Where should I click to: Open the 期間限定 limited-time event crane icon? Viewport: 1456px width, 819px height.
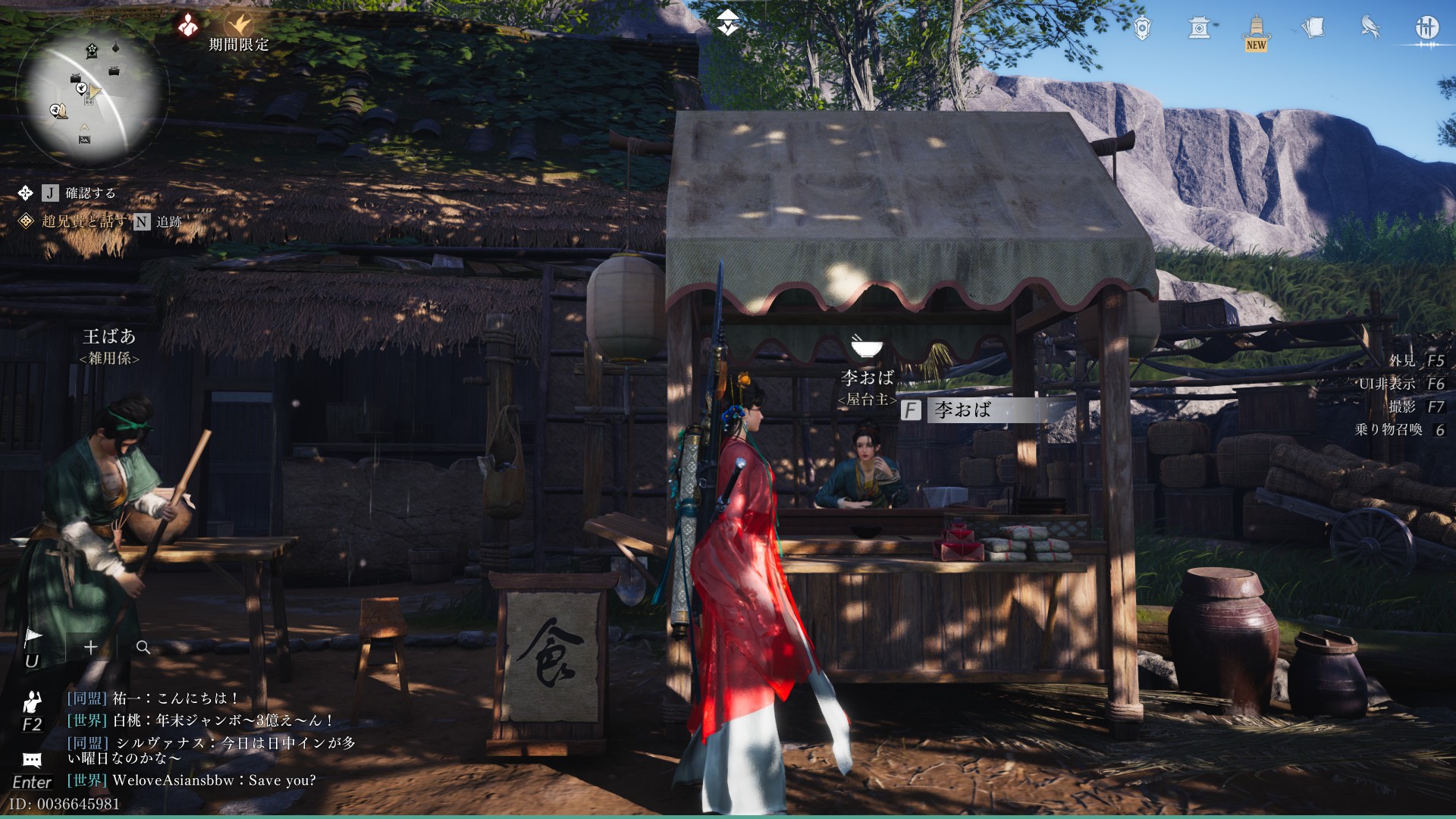tap(240, 27)
